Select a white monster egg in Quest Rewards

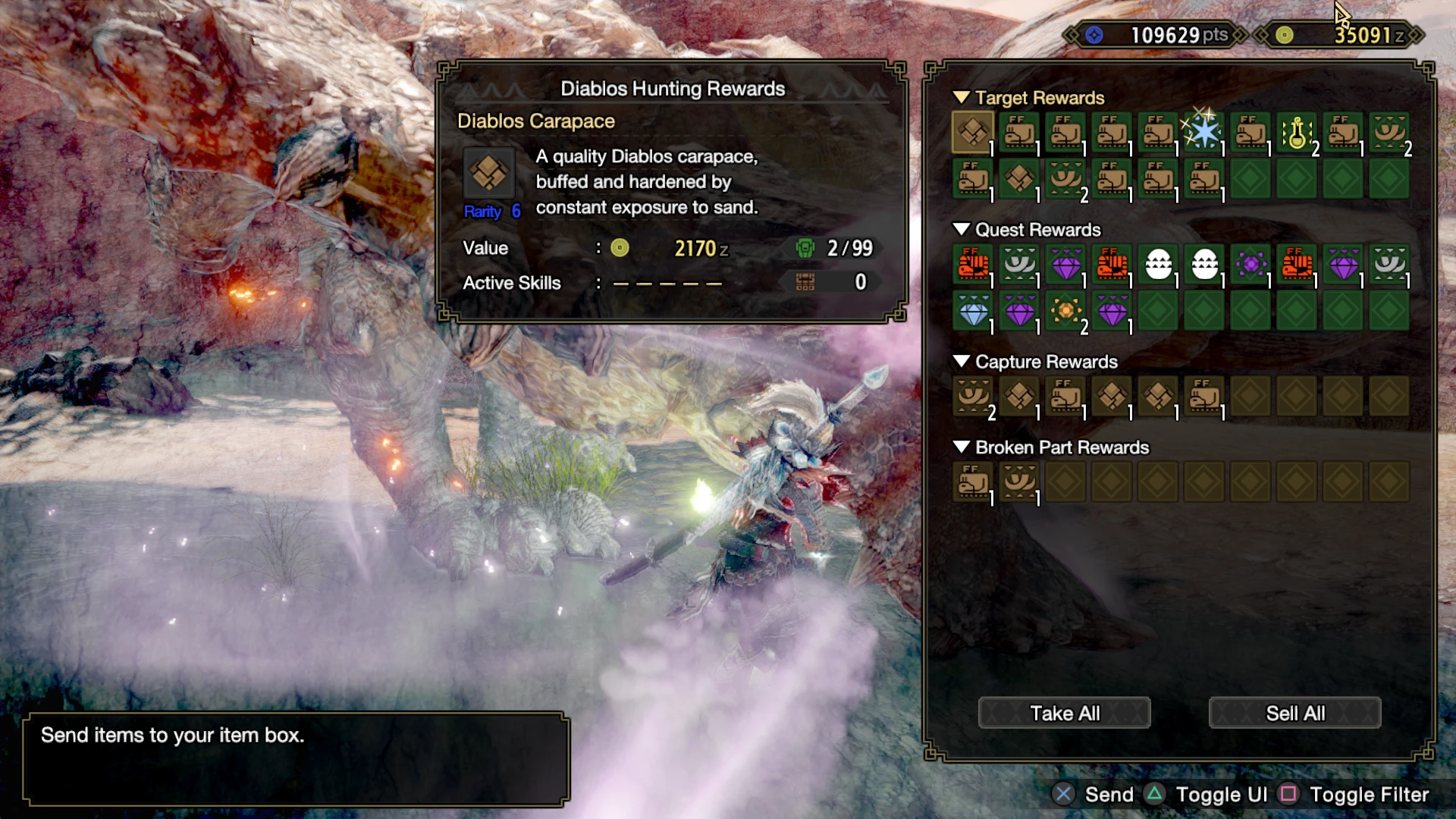click(1157, 266)
